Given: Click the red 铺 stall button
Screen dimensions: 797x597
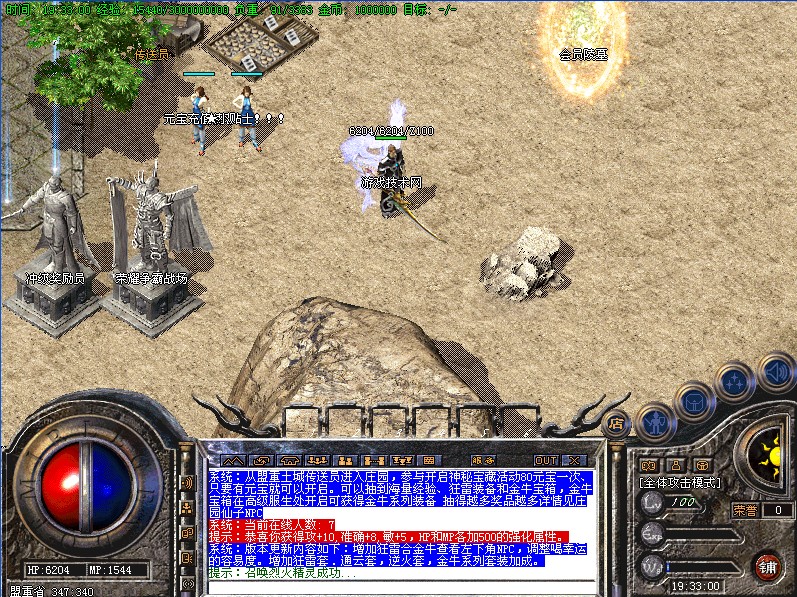Looking at the screenshot, I should click(768, 566).
